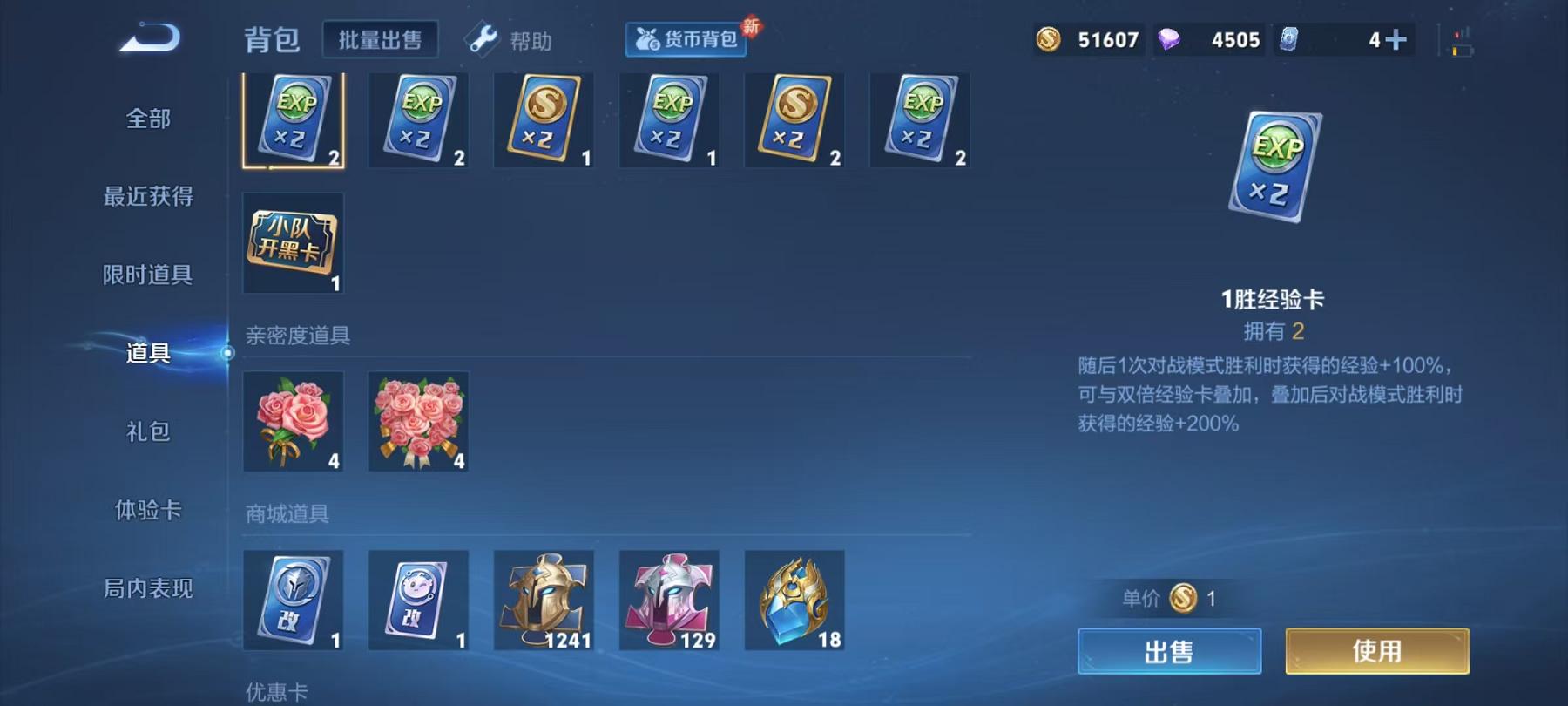Select the blue crystal crown item
Viewport: 1568px width, 706px height.
(x=795, y=601)
